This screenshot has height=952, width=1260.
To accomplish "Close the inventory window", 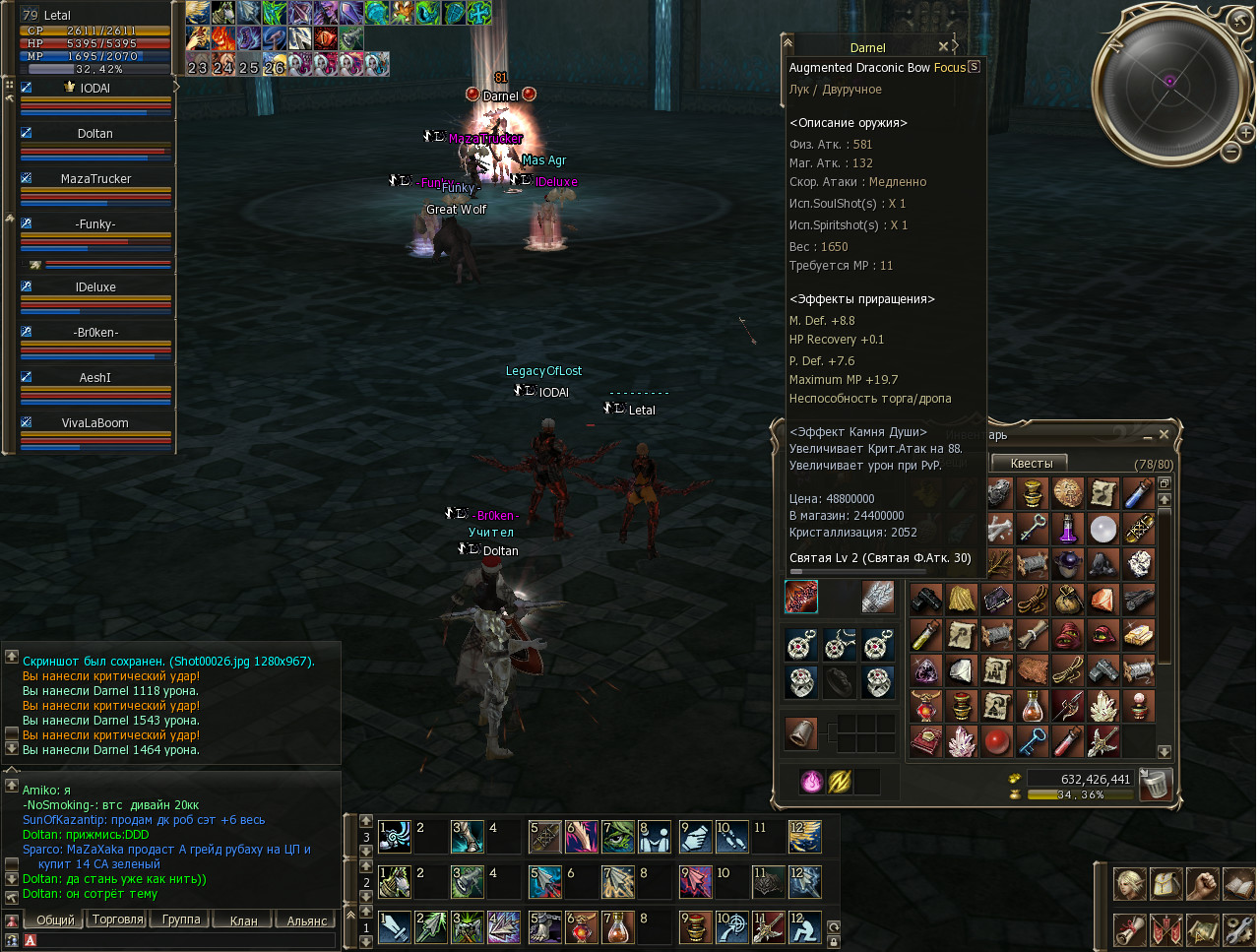I will 1164,434.
